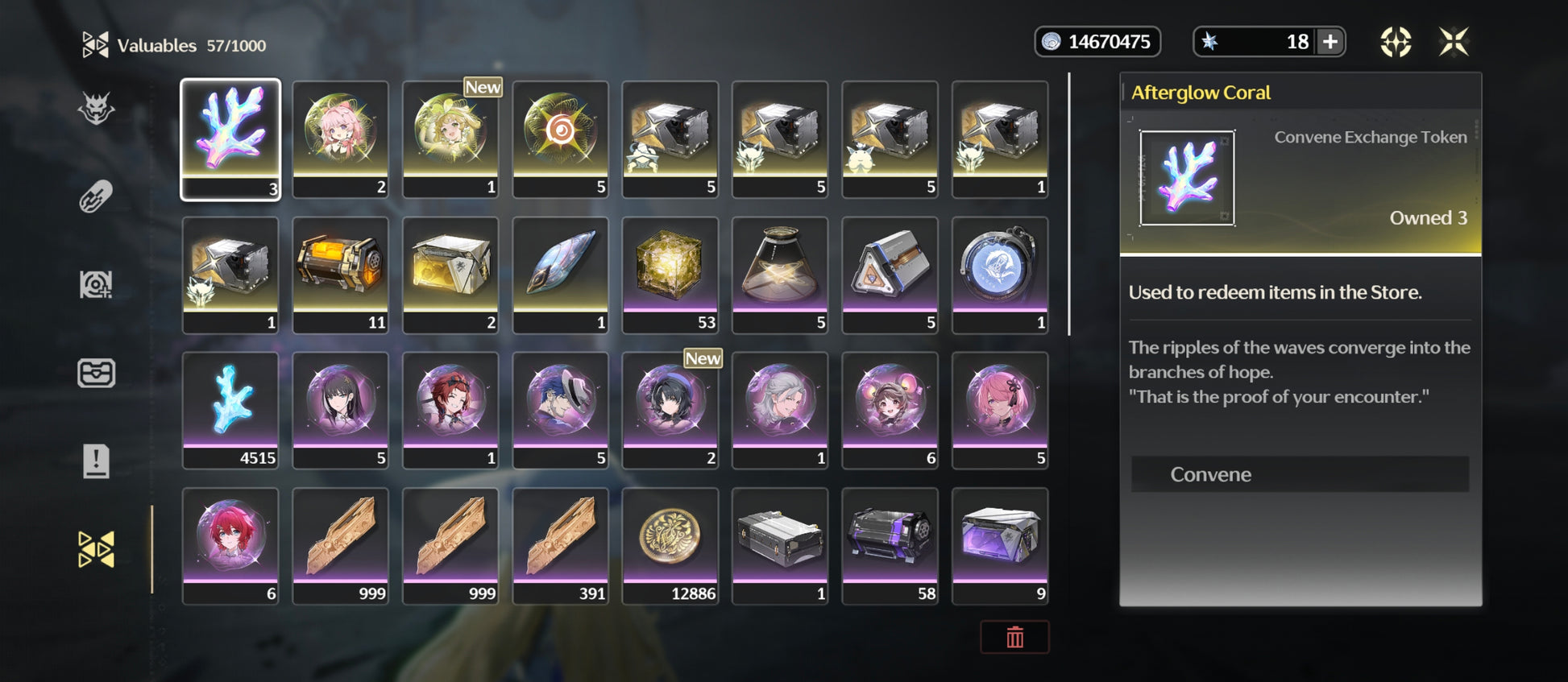Open the pill-shaped item category tab
The image size is (1568, 682).
96,196
